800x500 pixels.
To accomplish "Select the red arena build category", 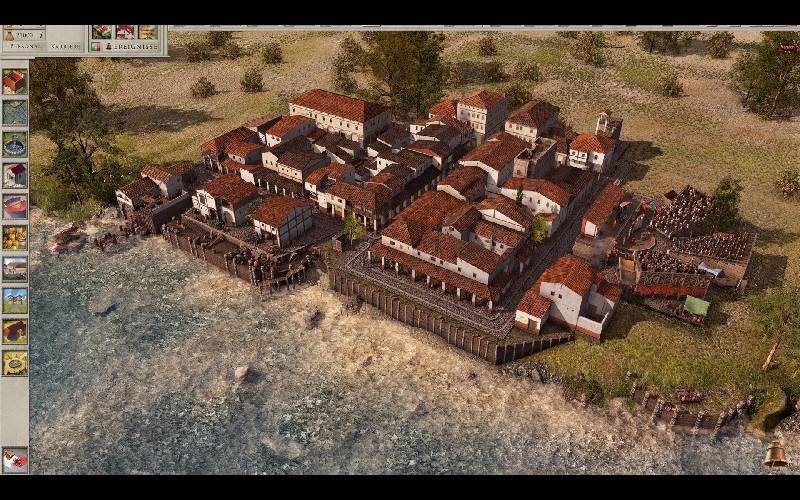I will 14,207.
